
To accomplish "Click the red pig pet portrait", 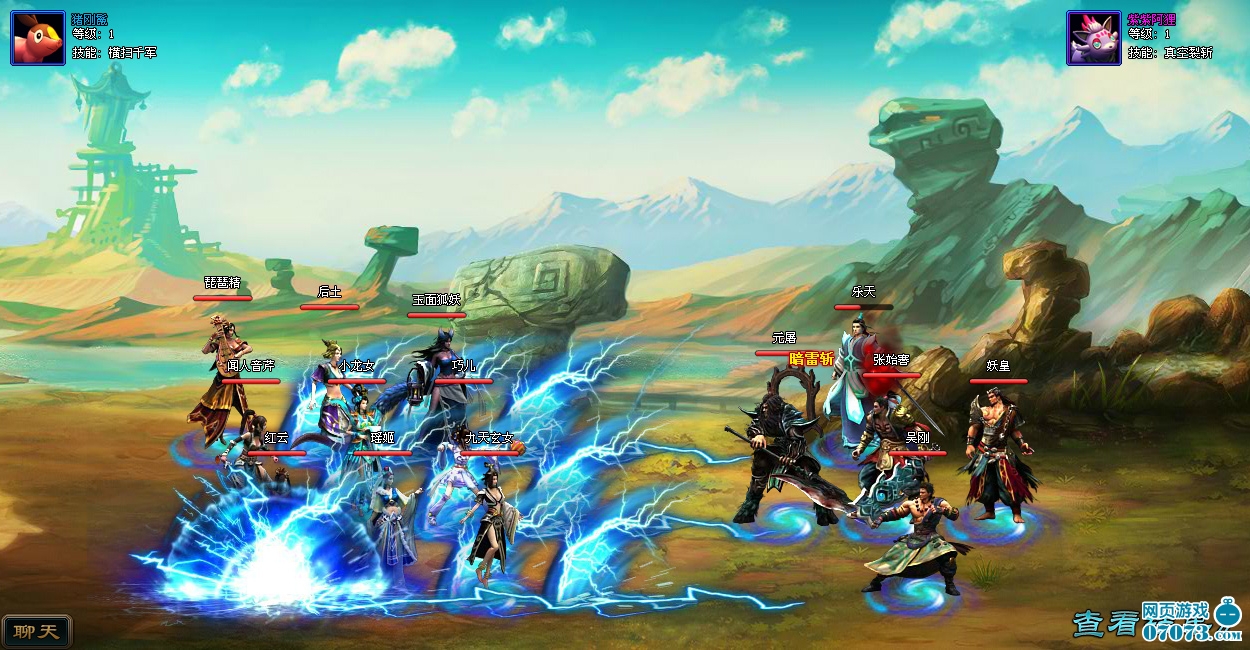I will pos(38,38).
